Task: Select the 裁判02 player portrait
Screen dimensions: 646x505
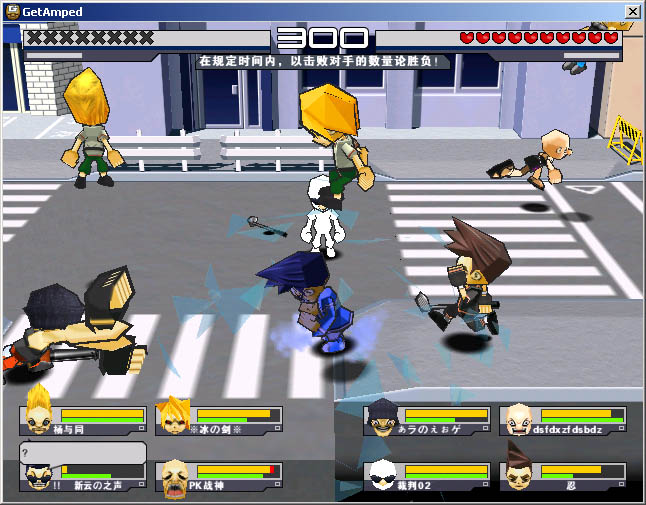Action: tap(381, 476)
